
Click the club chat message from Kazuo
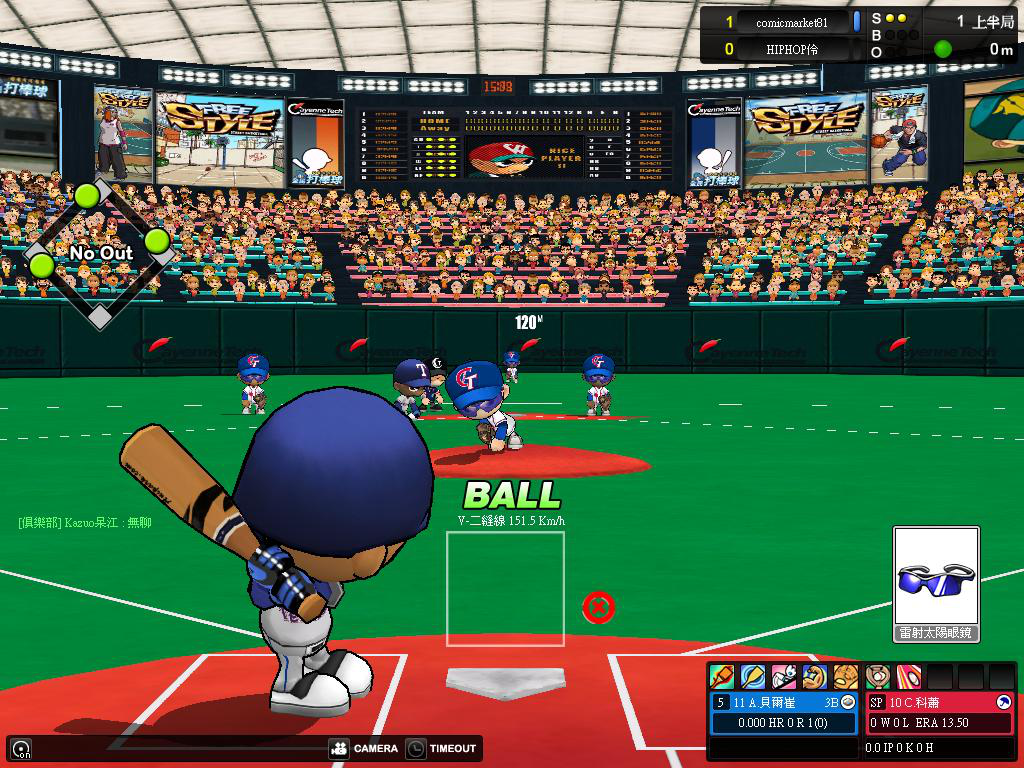(x=85, y=523)
